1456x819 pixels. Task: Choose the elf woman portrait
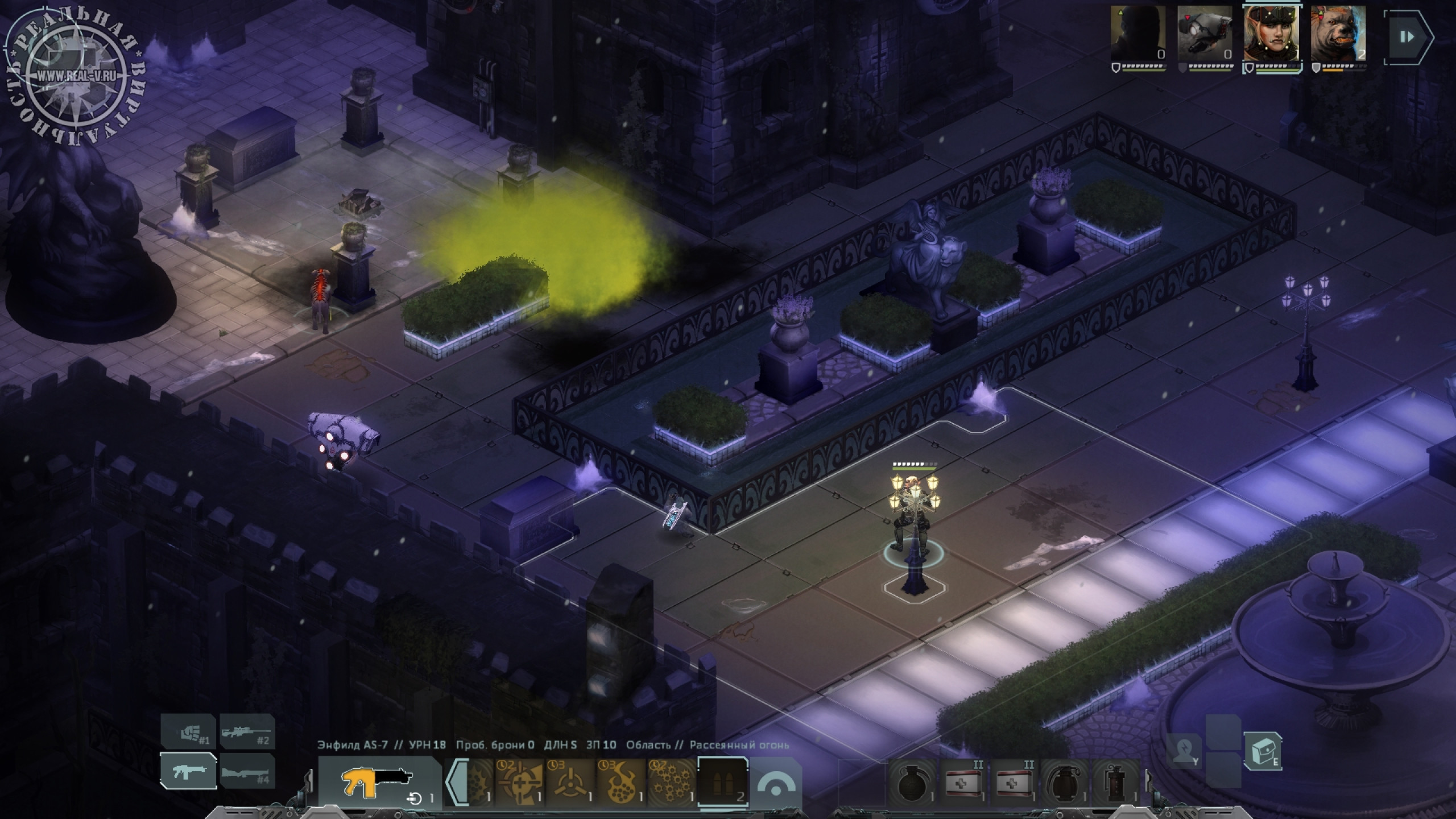[x=1272, y=34]
